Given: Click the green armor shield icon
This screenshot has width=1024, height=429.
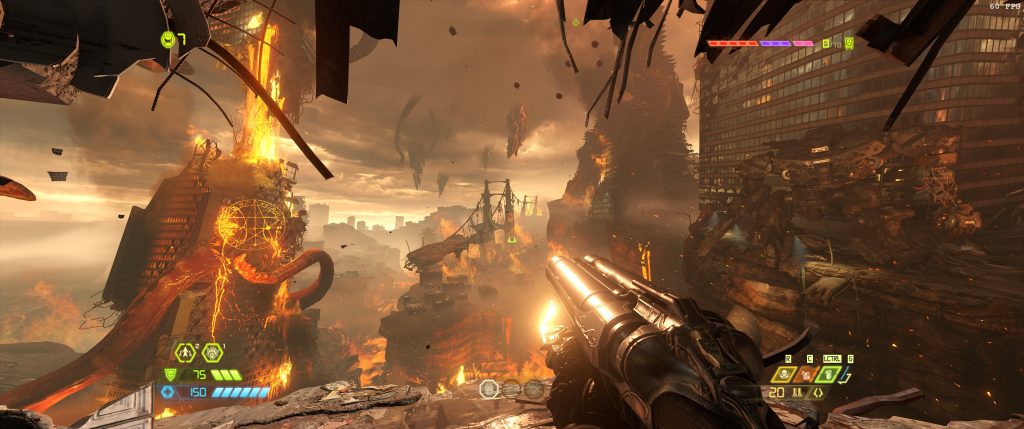Looking at the screenshot, I should (169, 375).
